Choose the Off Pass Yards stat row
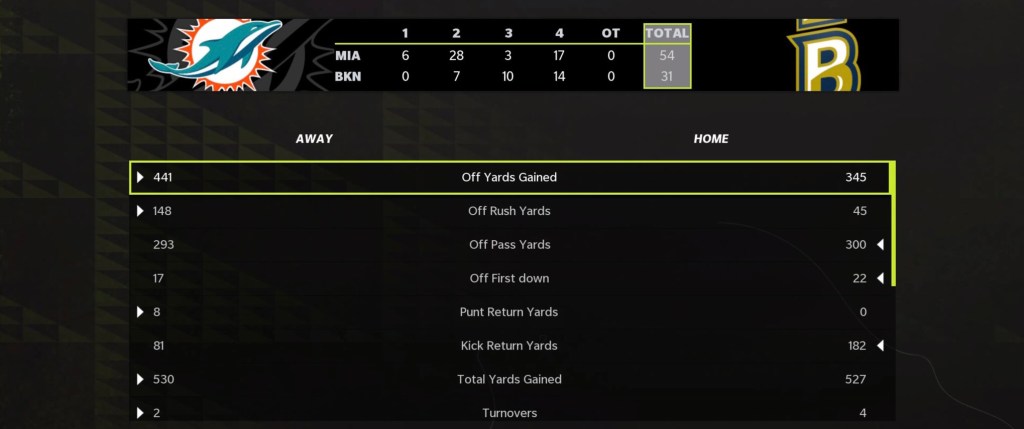Viewport: 1024px width, 429px height. tap(509, 245)
